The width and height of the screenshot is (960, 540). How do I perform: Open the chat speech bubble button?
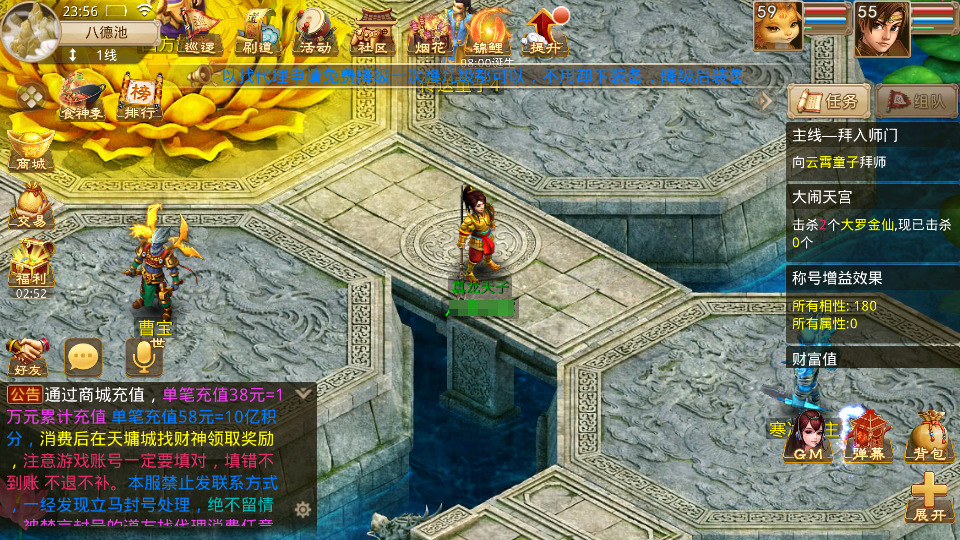pyautogui.click(x=84, y=355)
